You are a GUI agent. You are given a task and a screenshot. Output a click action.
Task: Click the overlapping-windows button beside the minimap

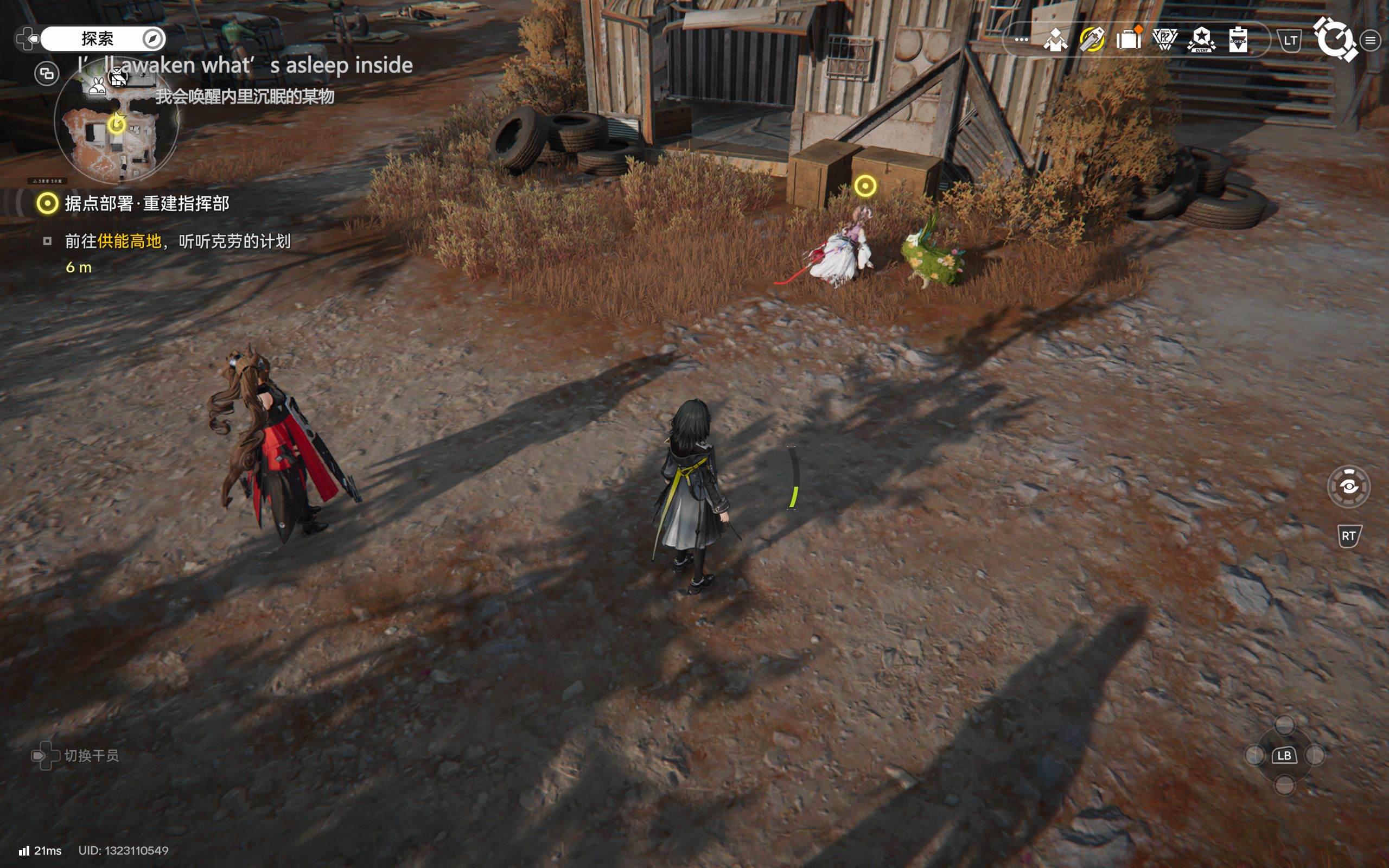pos(47,73)
